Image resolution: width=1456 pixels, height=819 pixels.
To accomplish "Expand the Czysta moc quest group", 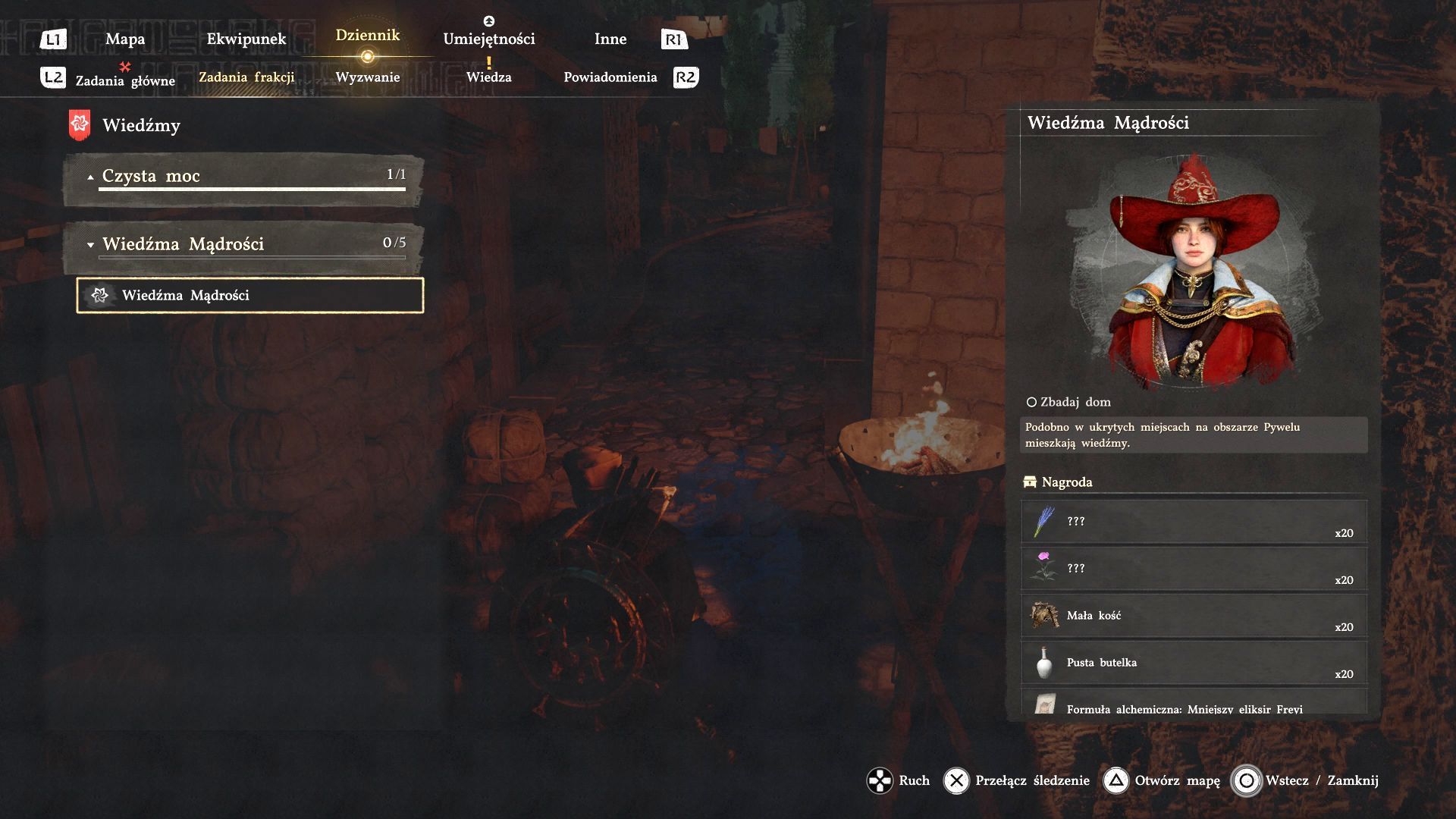I will coord(244,177).
